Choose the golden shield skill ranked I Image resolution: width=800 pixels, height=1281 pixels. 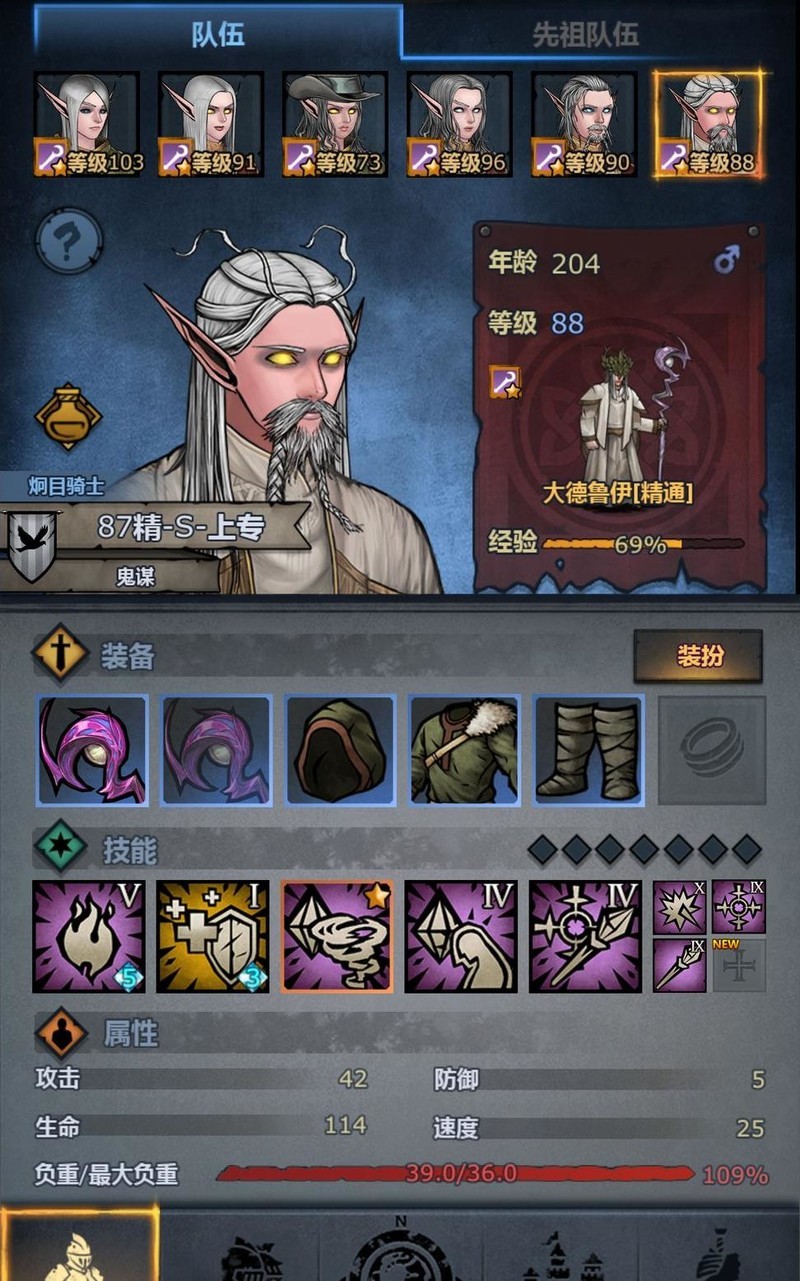pos(213,936)
